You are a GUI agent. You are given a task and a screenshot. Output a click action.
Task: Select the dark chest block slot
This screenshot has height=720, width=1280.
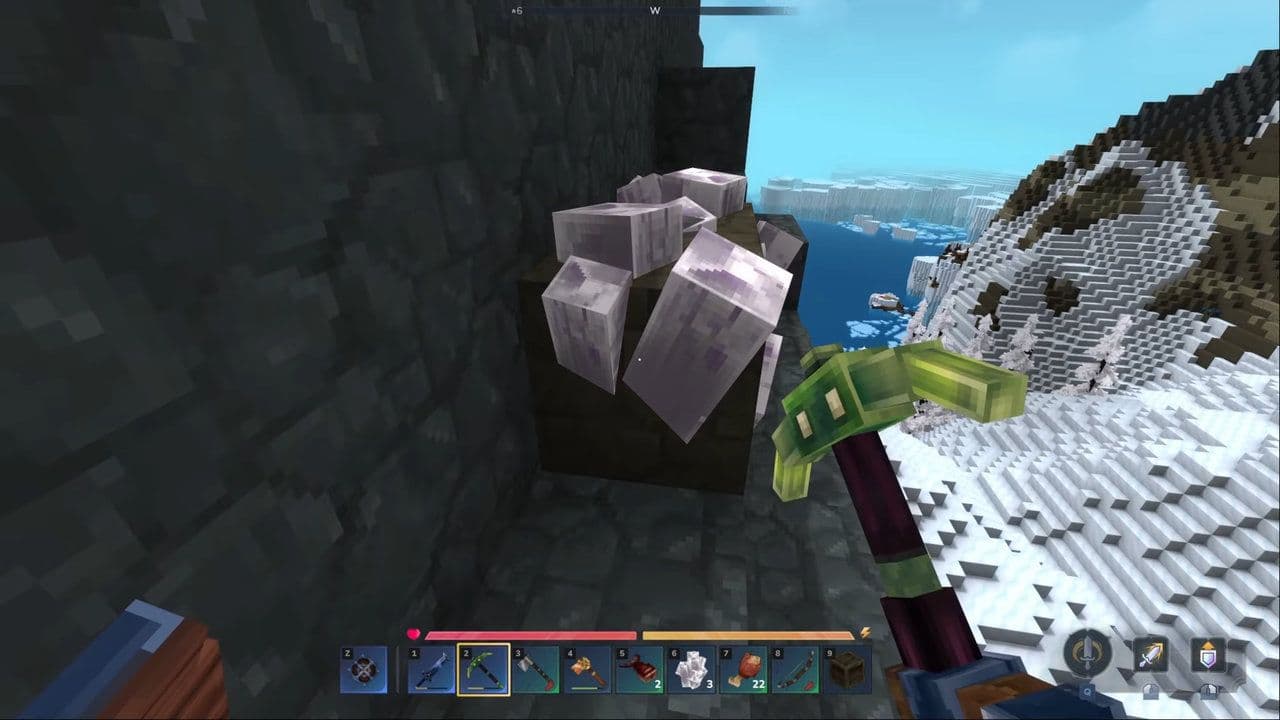[x=847, y=669]
